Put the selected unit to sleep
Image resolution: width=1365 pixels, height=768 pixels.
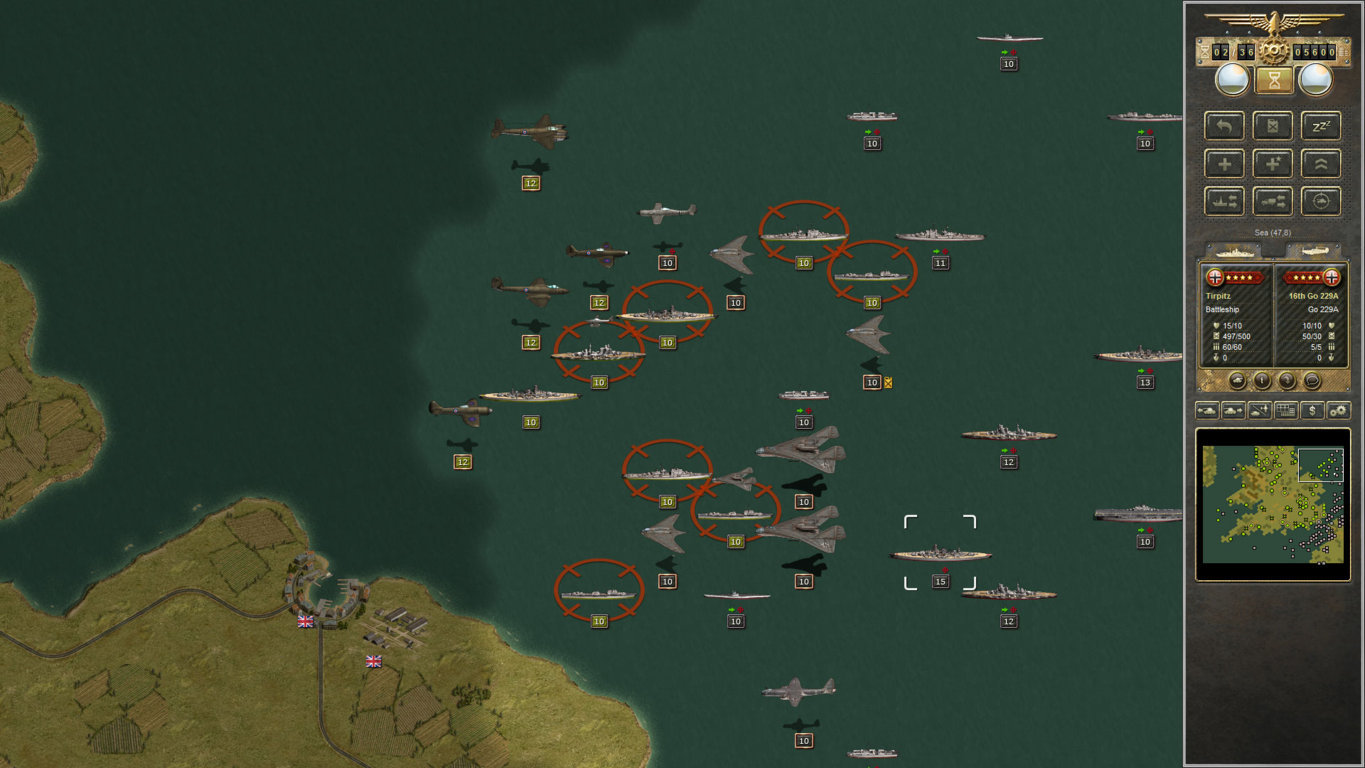1322,126
